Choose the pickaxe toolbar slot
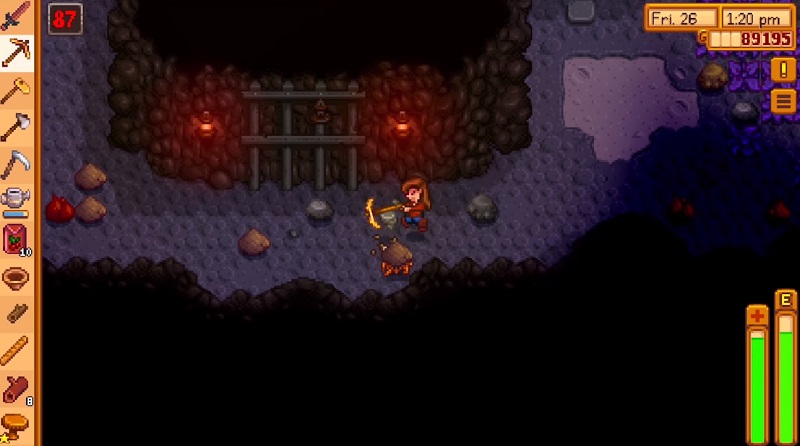This screenshot has height=446, width=800. (x=17, y=53)
